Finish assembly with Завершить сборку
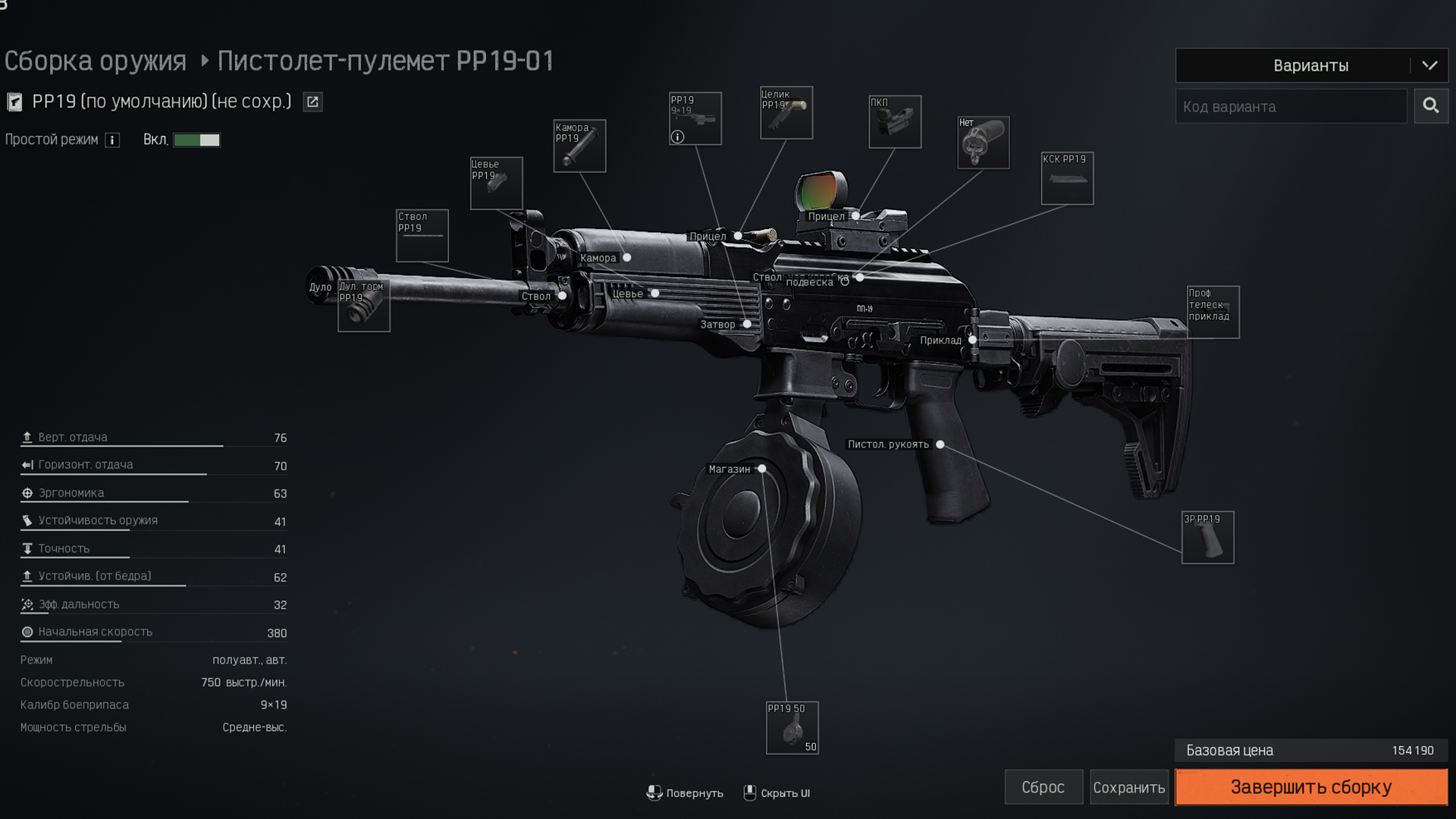Image resolution: width=1456 pixels, height=819 pixels. pyautogui.click(x=1310, y=787)
